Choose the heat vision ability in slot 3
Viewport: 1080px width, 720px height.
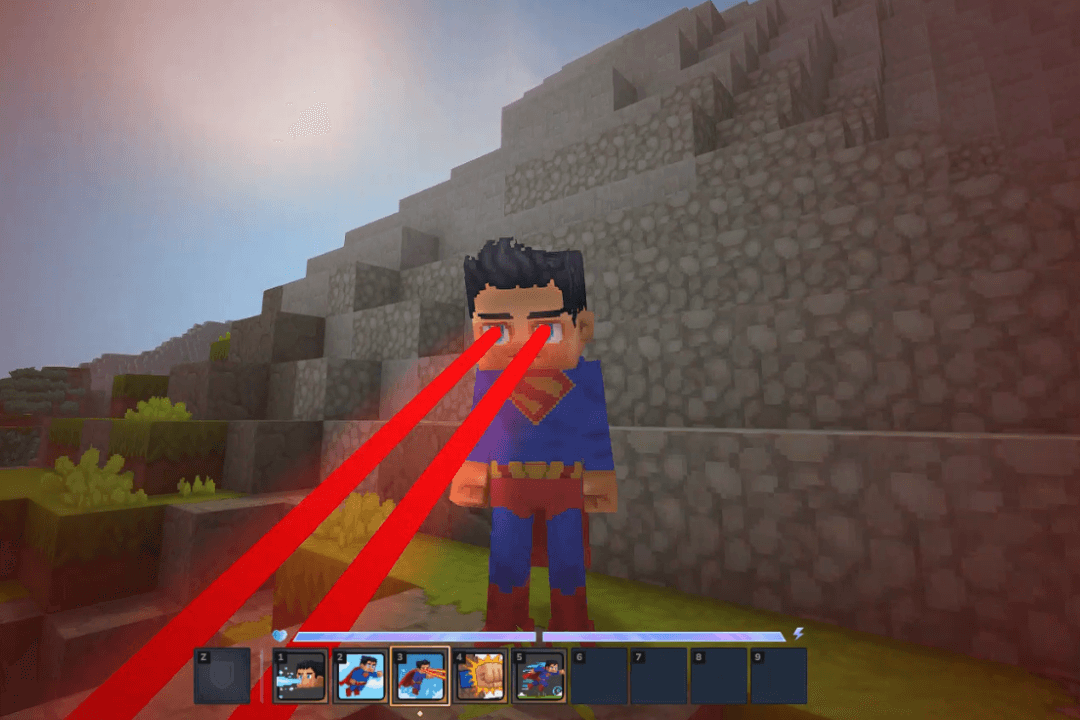(420, 676)
